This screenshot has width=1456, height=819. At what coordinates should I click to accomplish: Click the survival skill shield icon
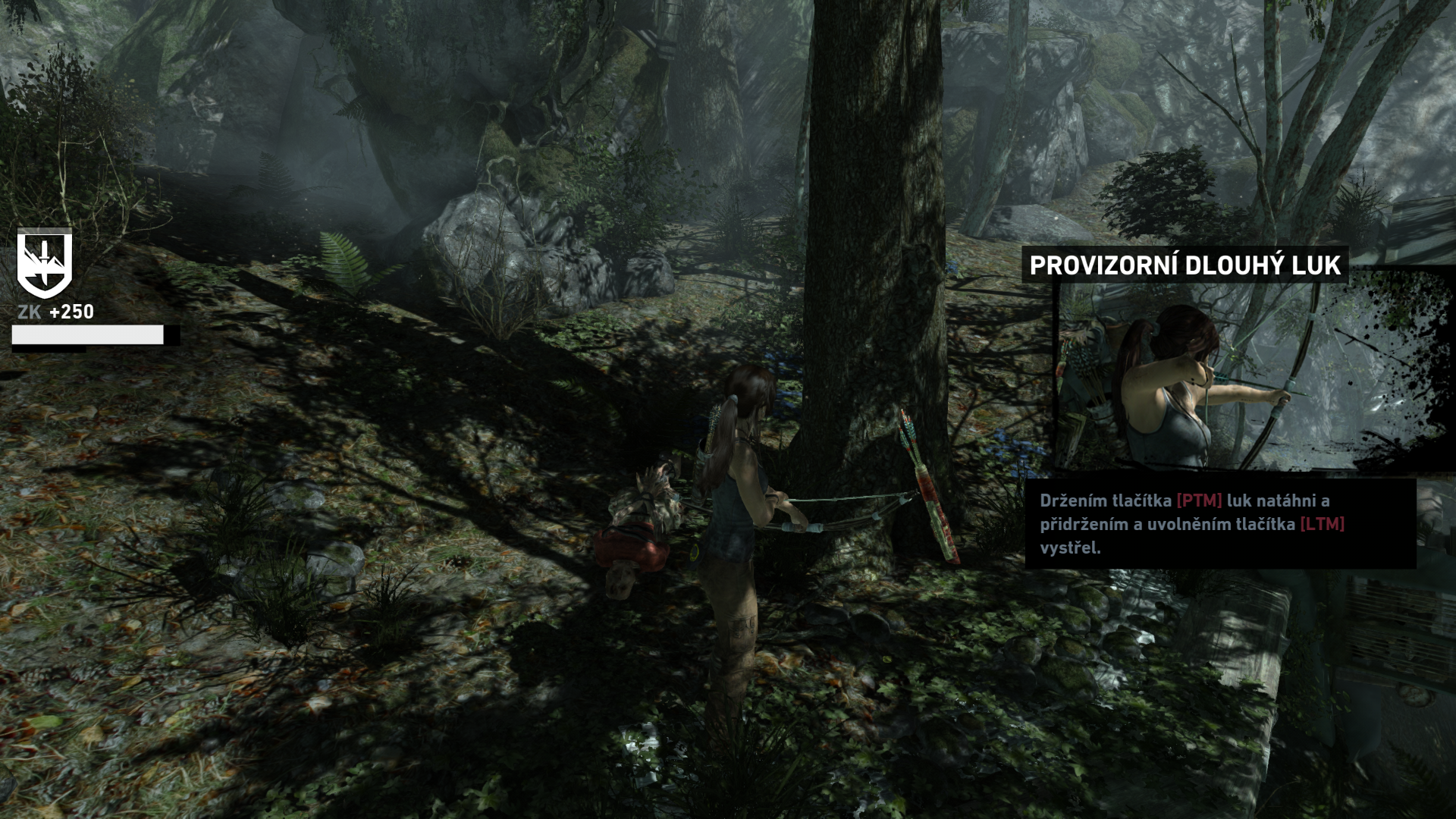point(45,263)
